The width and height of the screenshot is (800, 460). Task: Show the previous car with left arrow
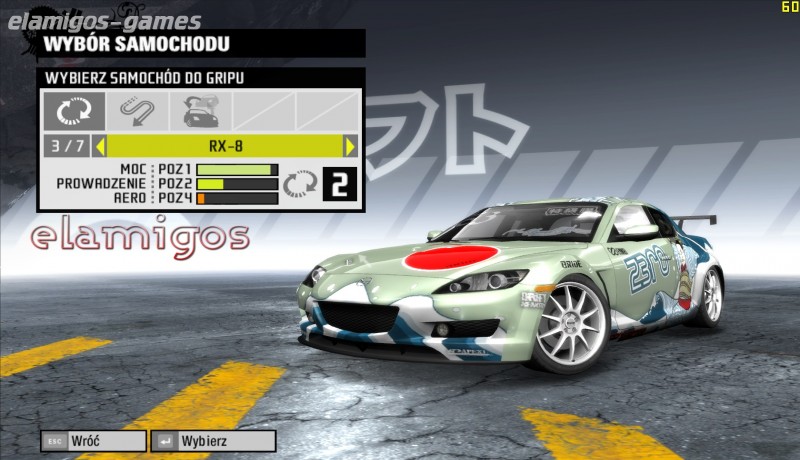tap(100, 146)
